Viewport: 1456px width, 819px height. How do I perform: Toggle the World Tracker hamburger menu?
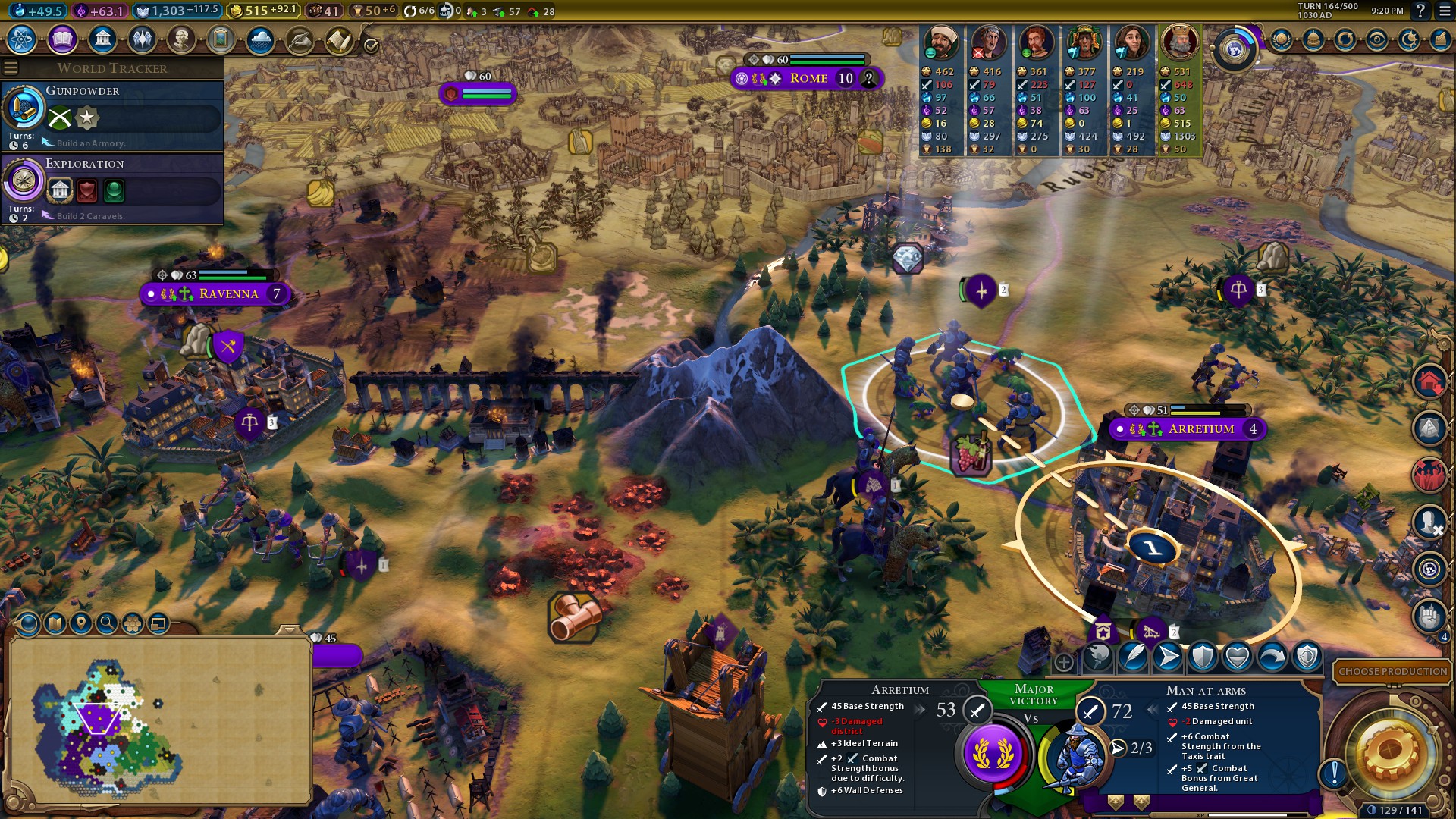(x=11, y=68)
